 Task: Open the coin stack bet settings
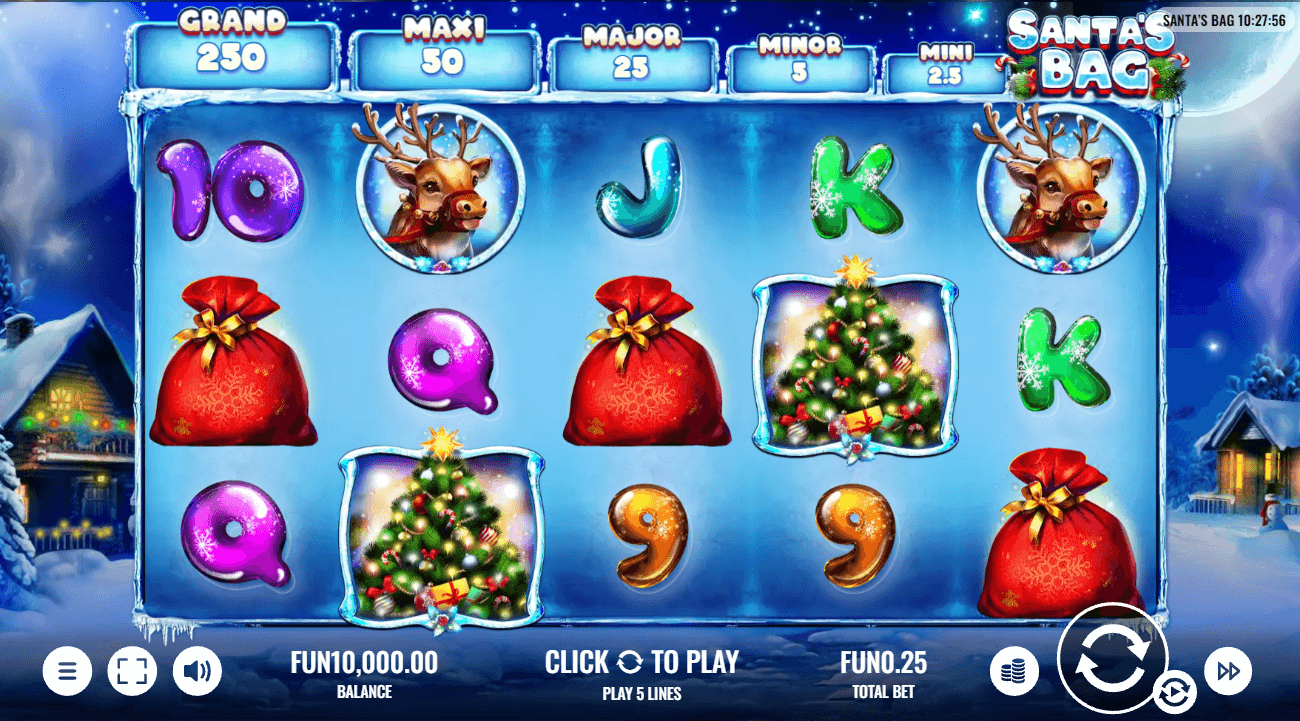1012,671
